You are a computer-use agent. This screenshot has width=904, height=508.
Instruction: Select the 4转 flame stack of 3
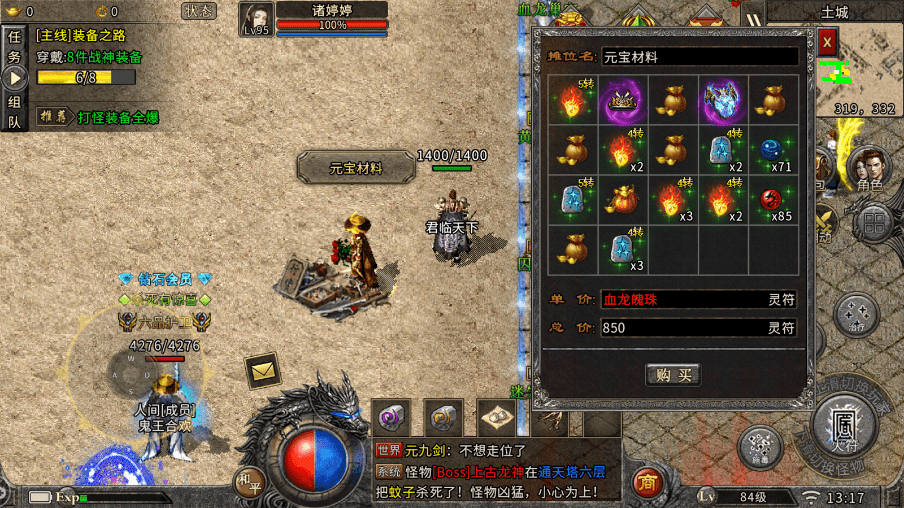point(673,200)
